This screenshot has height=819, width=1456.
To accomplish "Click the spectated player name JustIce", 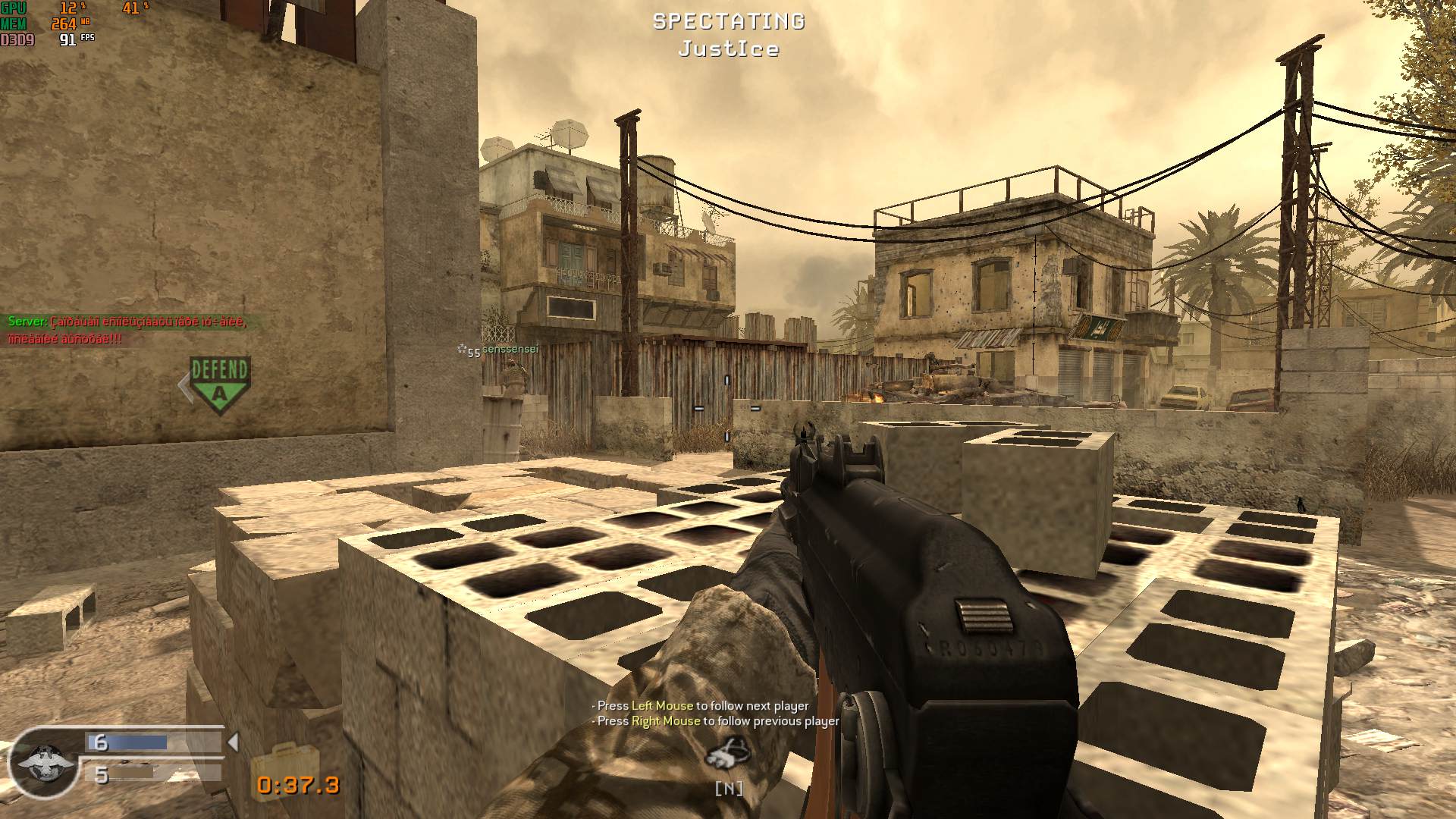I will (x=727, y=50).
